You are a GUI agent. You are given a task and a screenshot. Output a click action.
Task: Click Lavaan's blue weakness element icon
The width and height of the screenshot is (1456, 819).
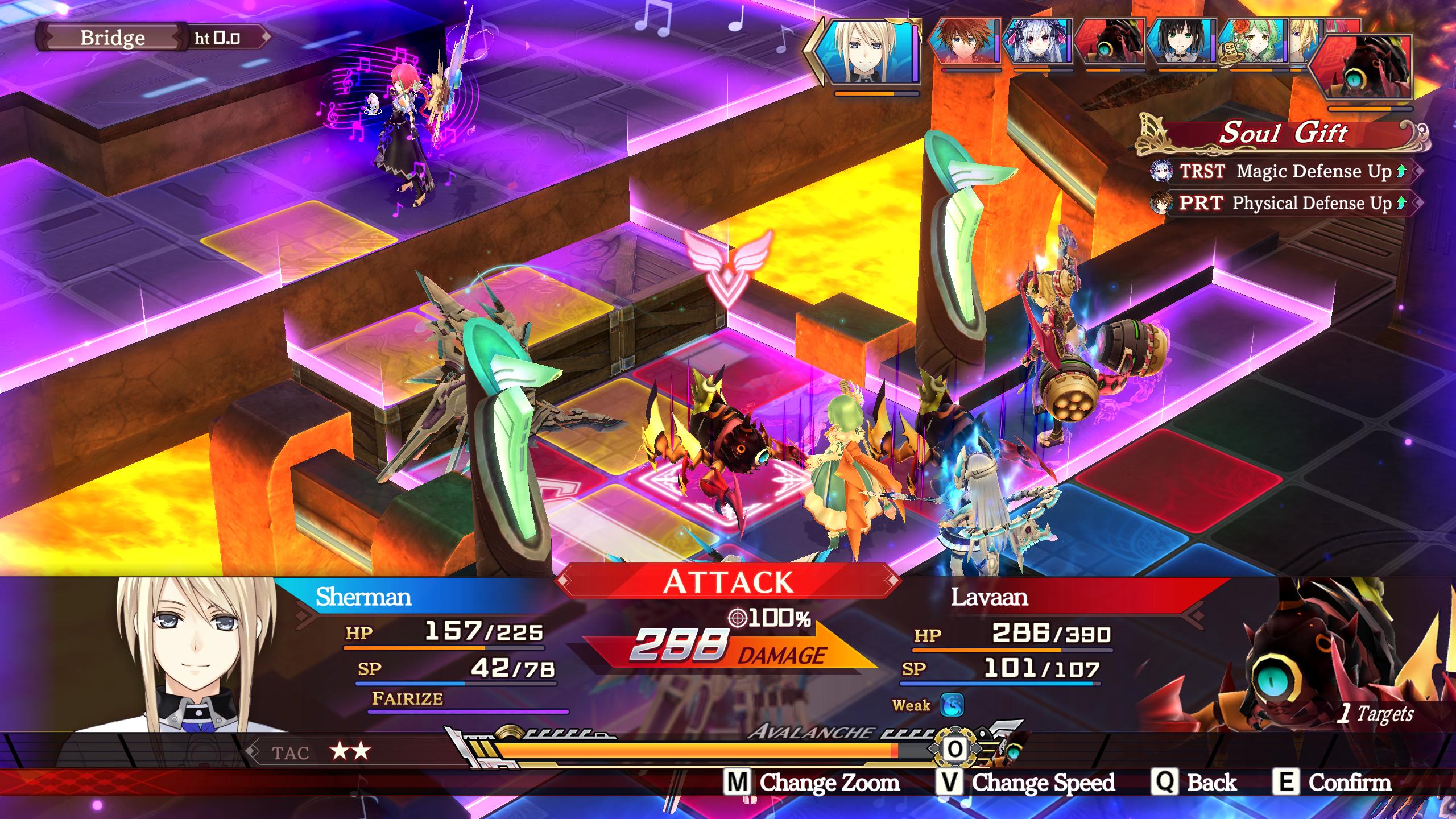click(951, 705)
